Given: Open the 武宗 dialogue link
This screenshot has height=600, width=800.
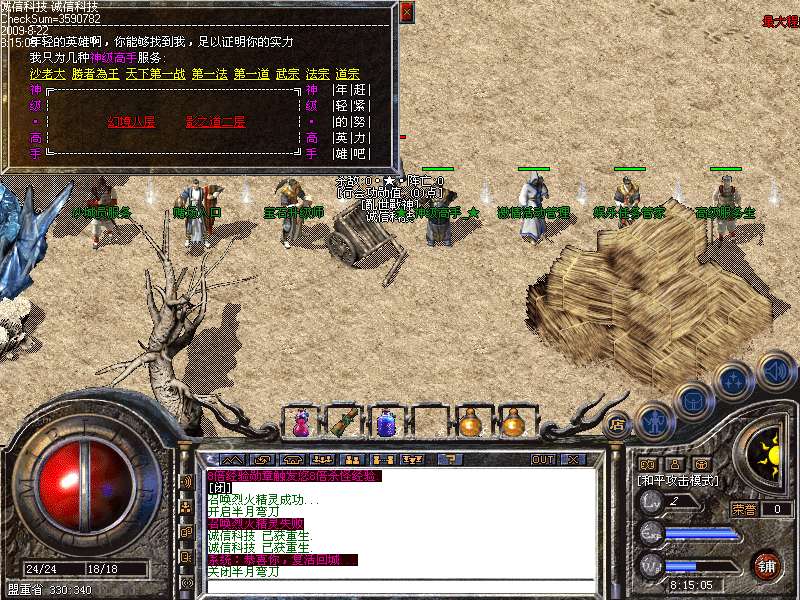Looking at the screenshot, I should coord(287,74).
